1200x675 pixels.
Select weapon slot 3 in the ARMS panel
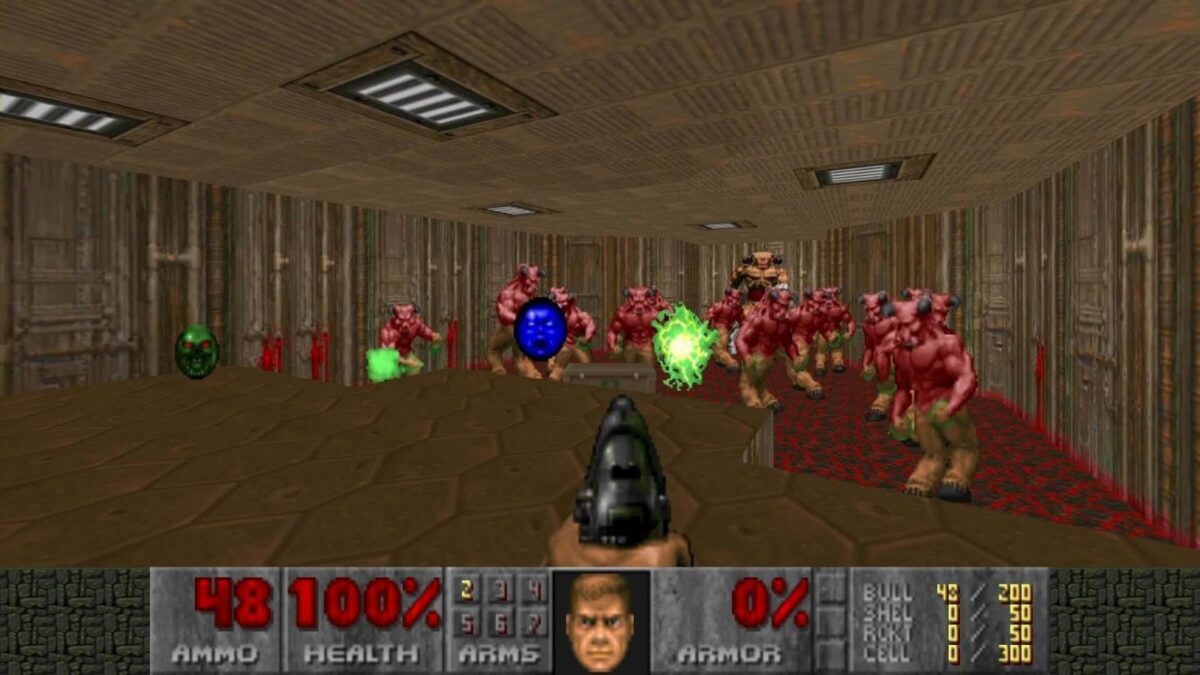tap(502, 591)
